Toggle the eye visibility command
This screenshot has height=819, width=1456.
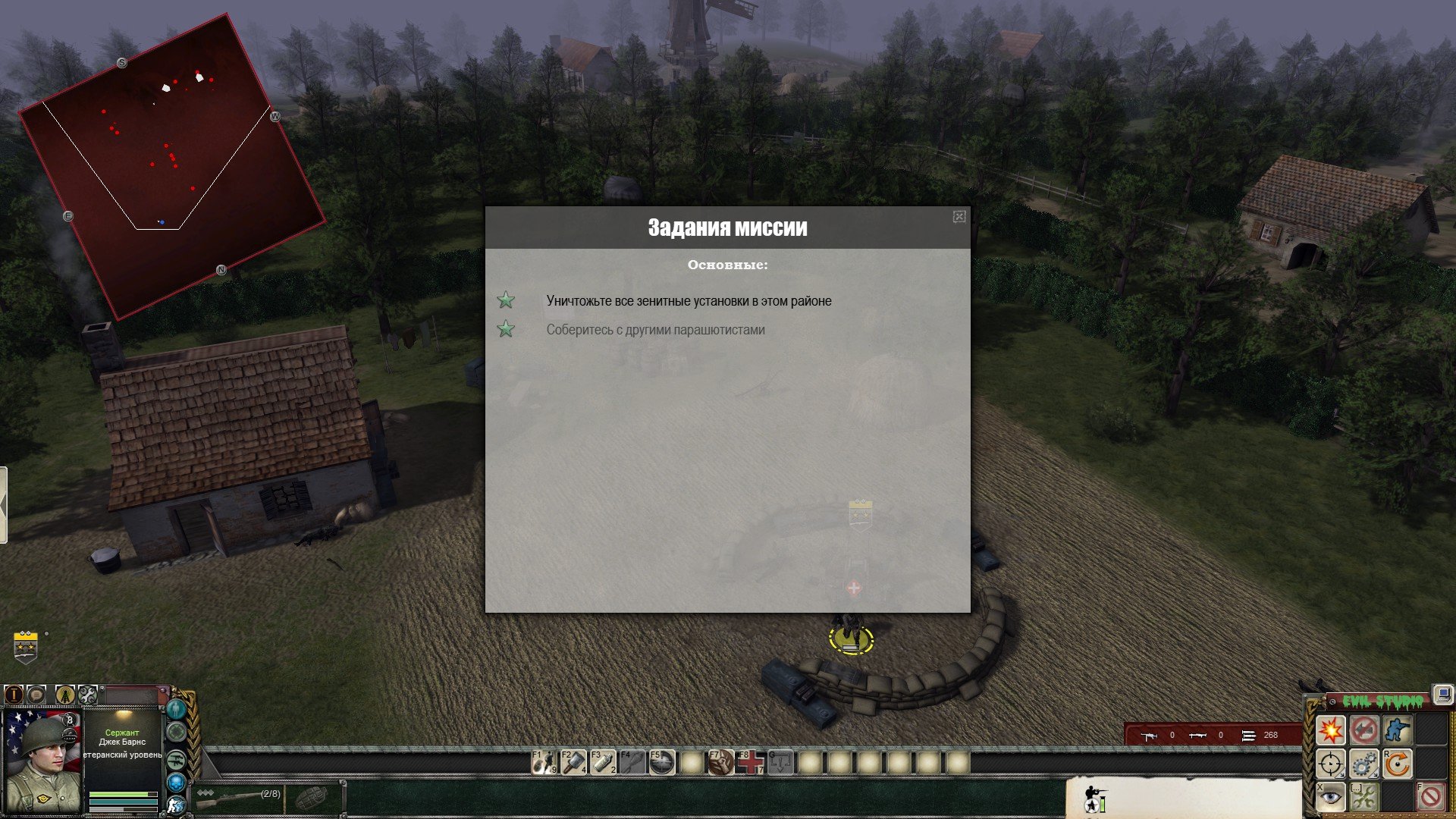click(x=1330, y=796)
